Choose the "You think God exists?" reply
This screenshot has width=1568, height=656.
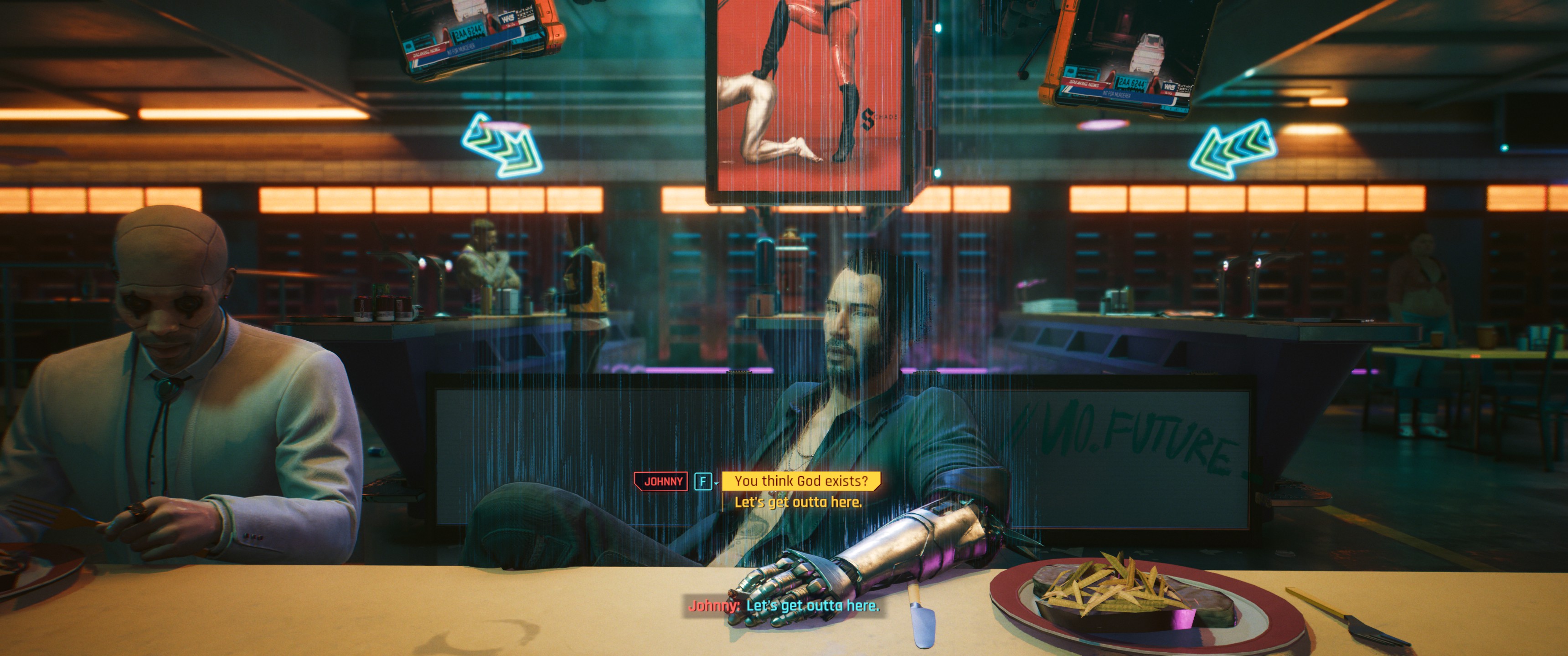tap(800, 481)
